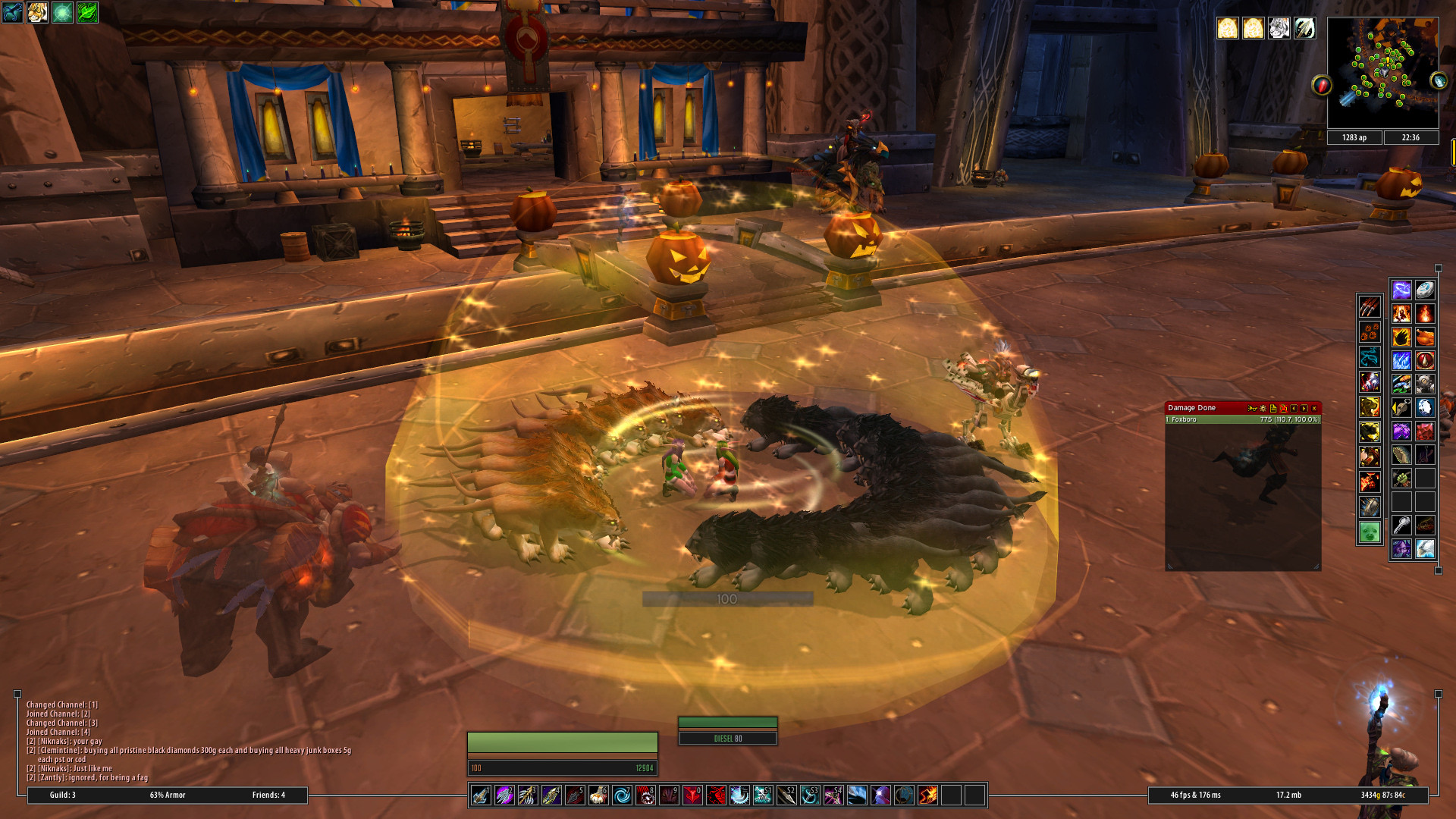Open the Guild panel from the info bar
This screenshot has width=1456, height=819.
click(x=63, y=795)
